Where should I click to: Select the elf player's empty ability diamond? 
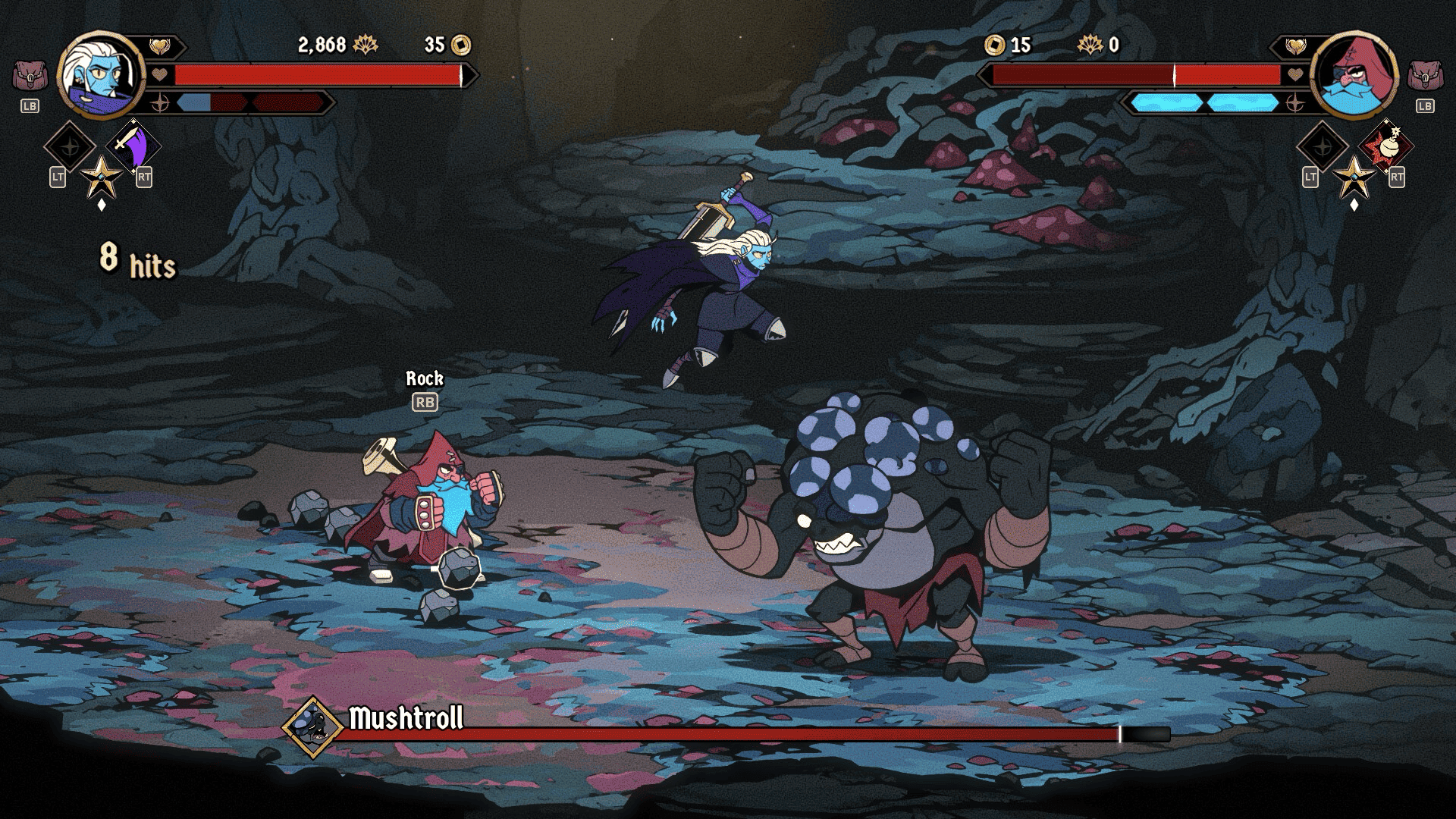pos(69,146)
